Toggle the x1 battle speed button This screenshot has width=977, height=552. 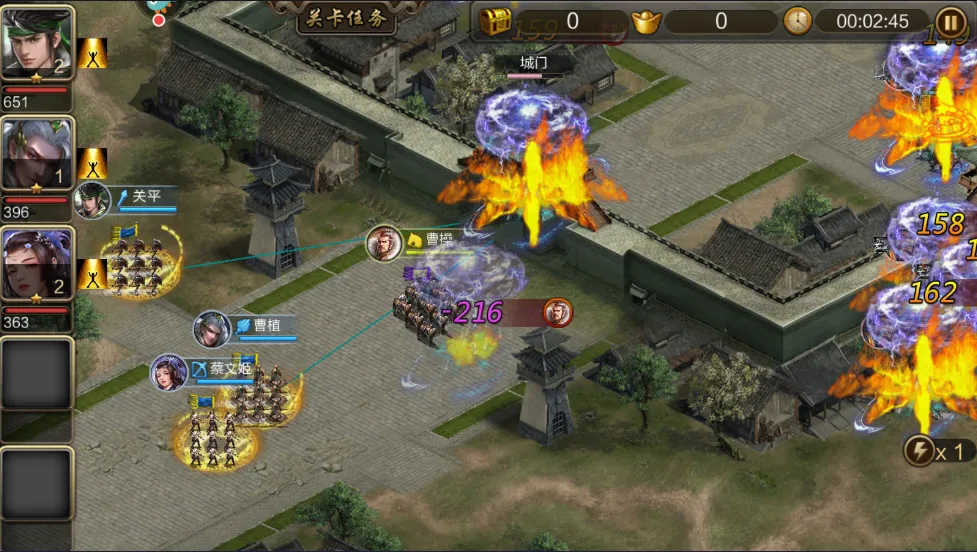pyautogui.click(x=937, y=451)
